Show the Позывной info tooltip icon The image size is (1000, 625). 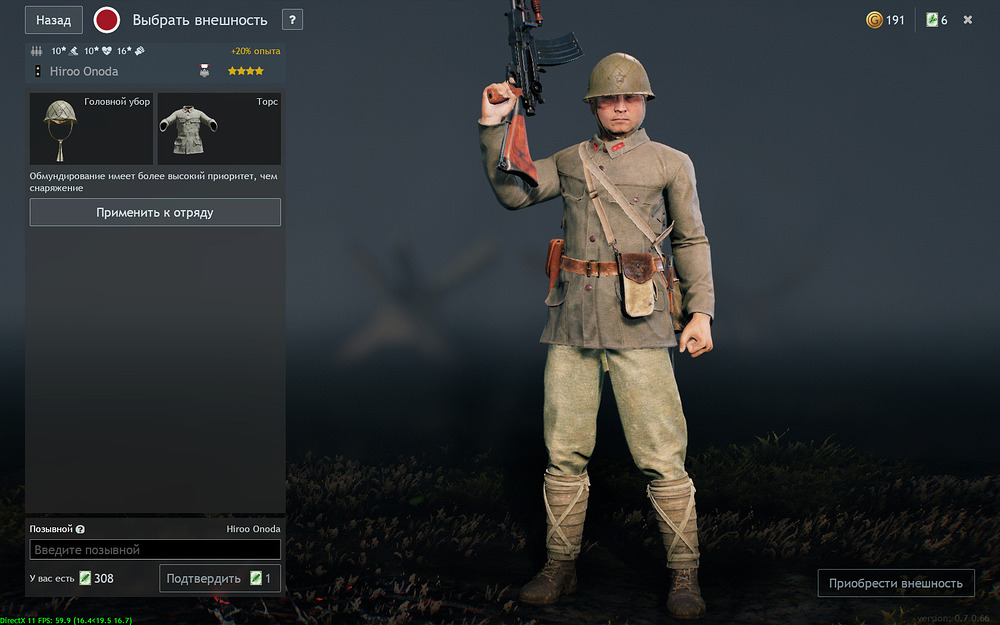pyautogui.click(x=80, y=530)
